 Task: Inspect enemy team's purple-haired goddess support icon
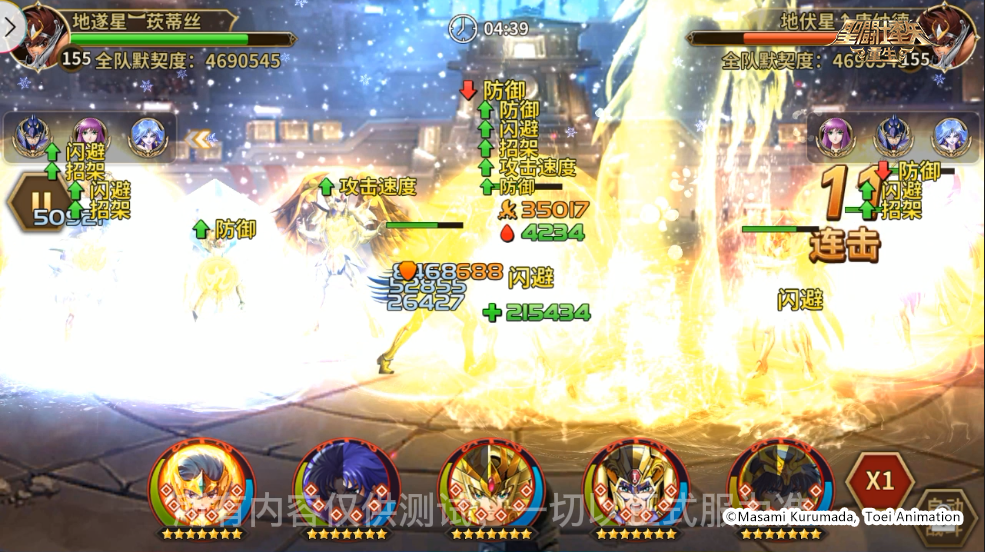835,137
